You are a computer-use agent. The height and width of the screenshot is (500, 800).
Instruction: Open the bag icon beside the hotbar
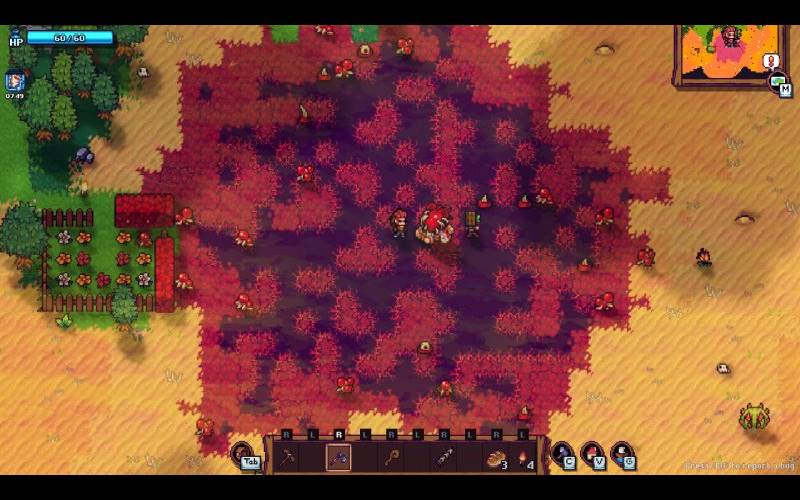click(x=245, y=456)
